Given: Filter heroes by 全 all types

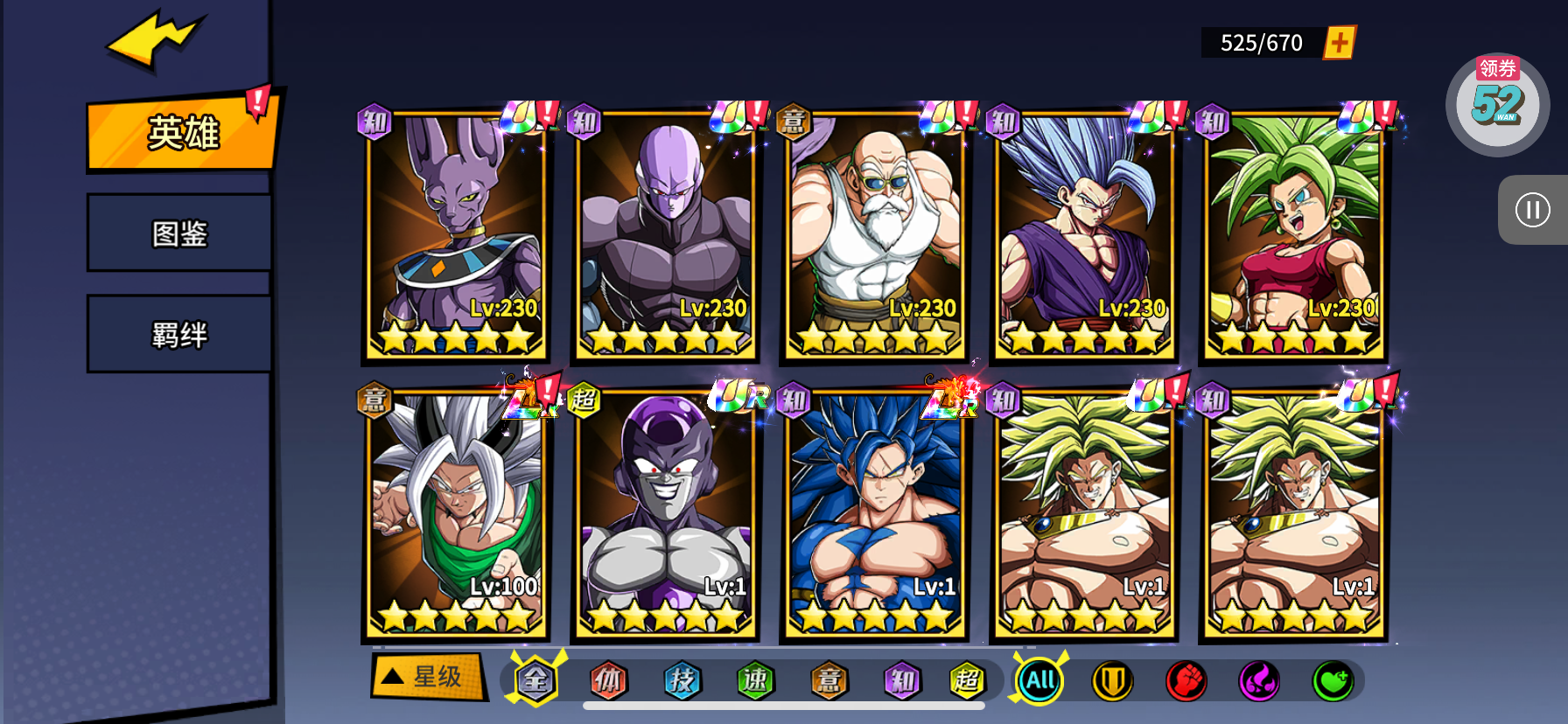Looking at the screenshot, I should pos(535,680).
